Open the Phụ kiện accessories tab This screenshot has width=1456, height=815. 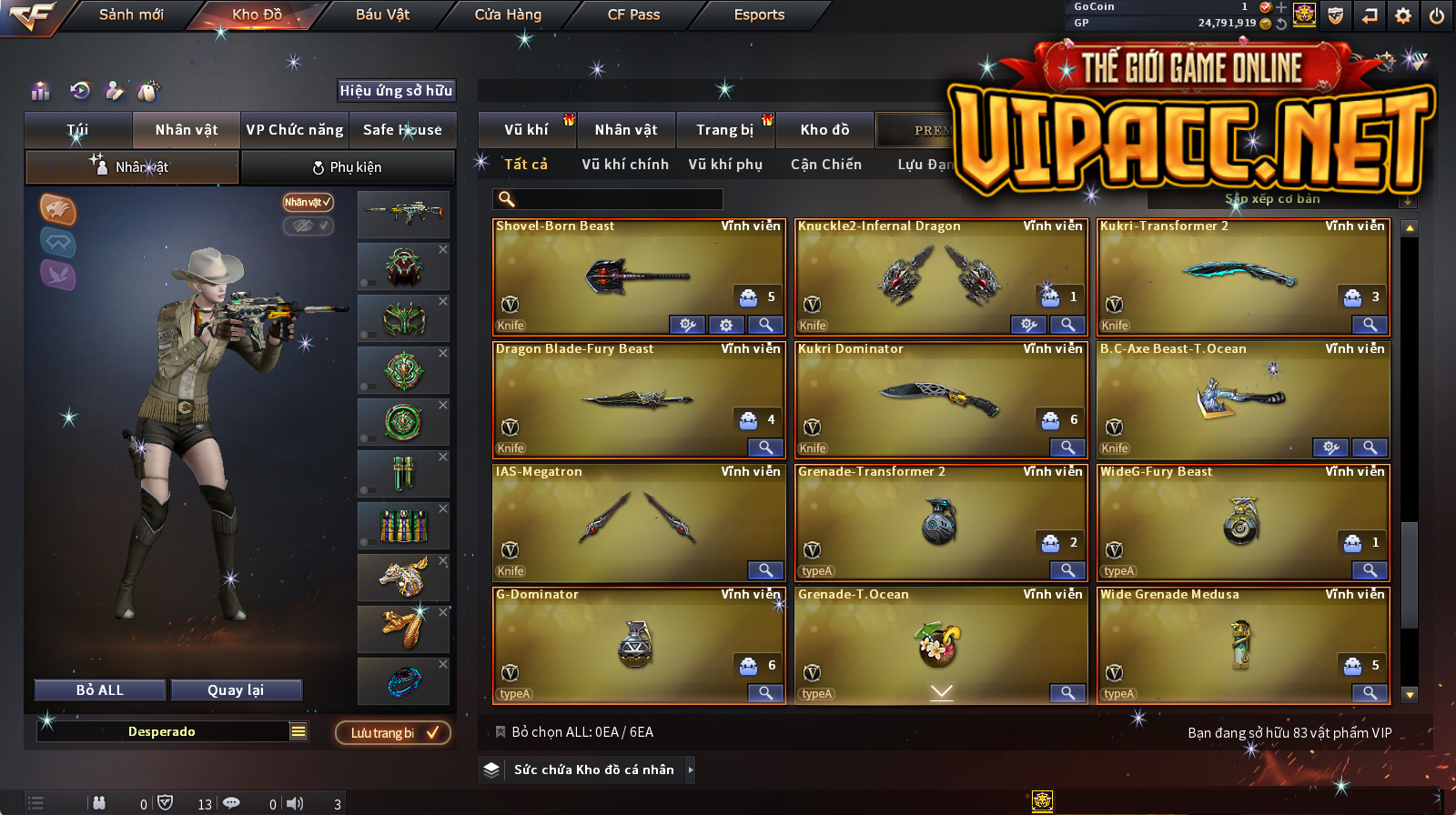pyautogui.click(x=347, y=167)
